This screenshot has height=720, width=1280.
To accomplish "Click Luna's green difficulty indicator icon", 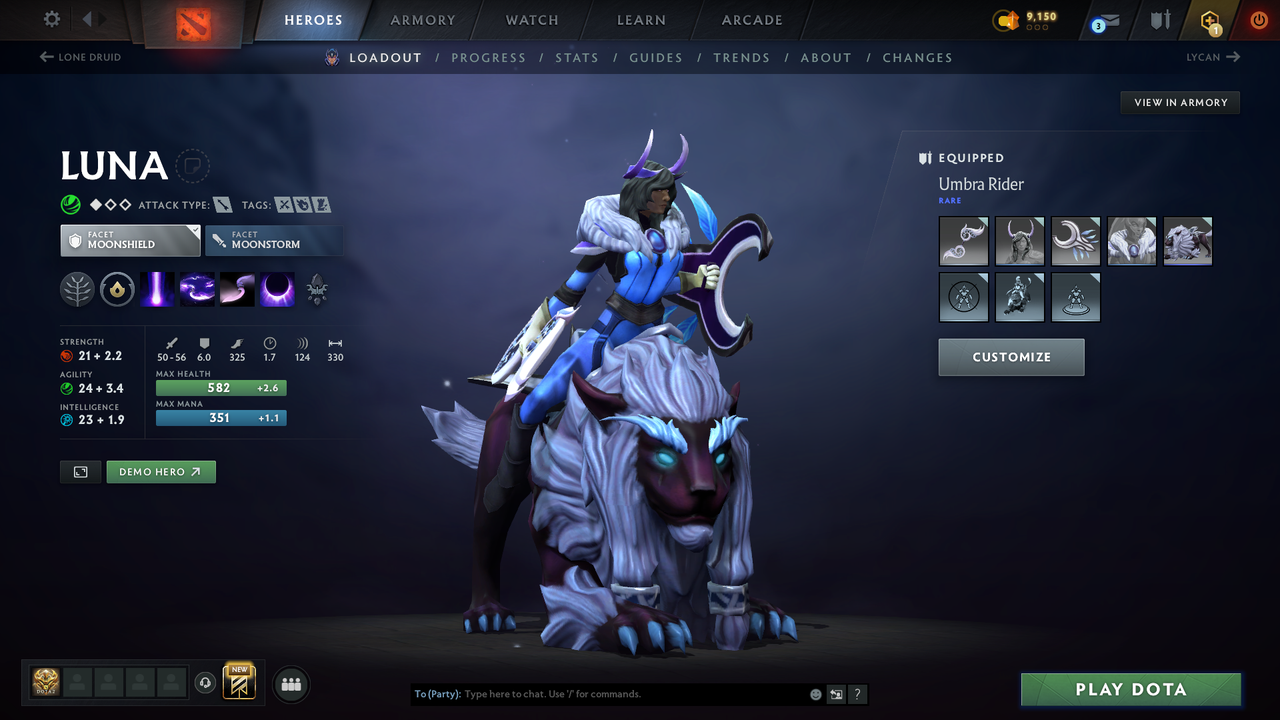I will click(70, 204).
